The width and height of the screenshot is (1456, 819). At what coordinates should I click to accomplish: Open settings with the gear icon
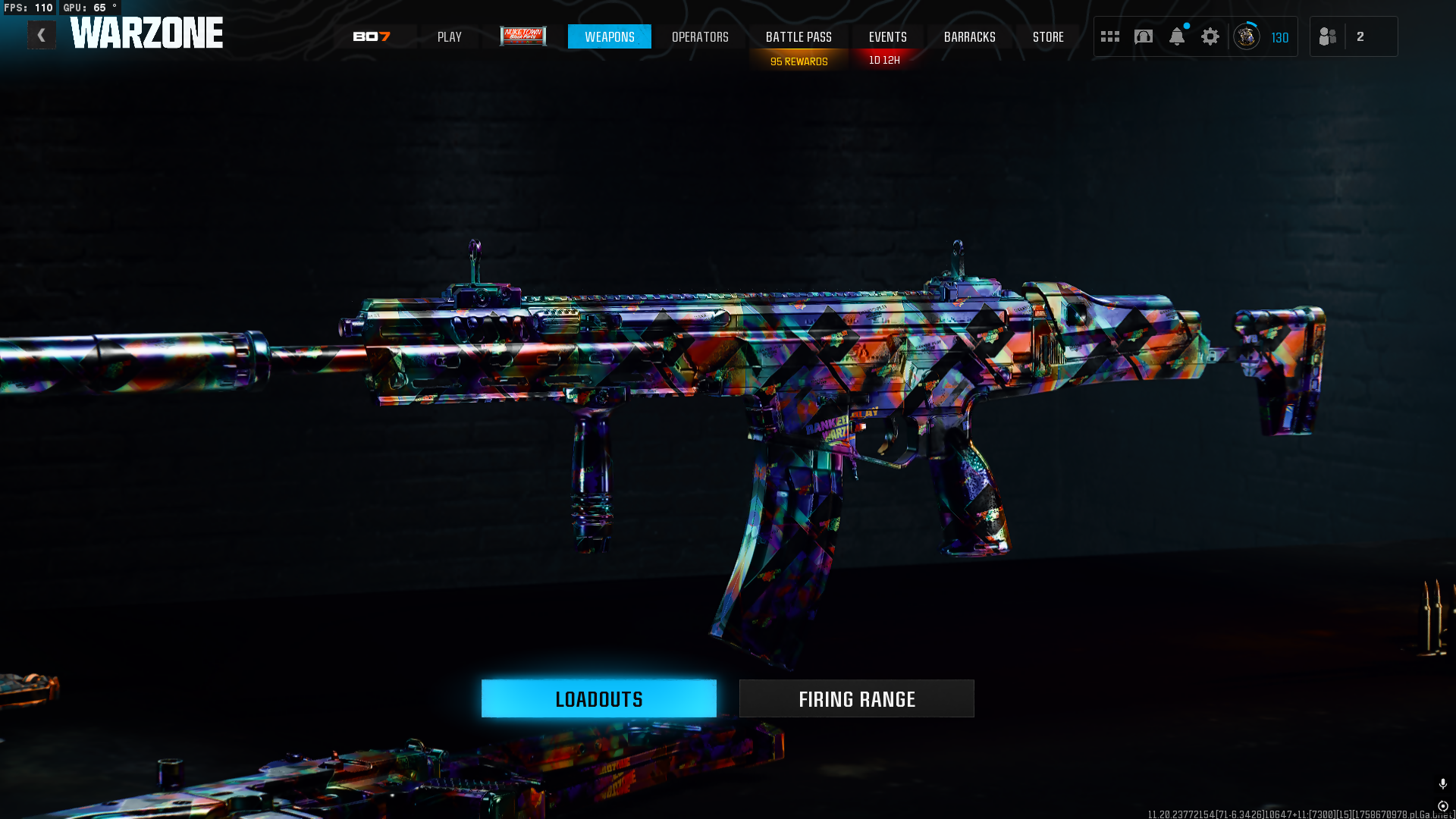tap(1210, 36)
